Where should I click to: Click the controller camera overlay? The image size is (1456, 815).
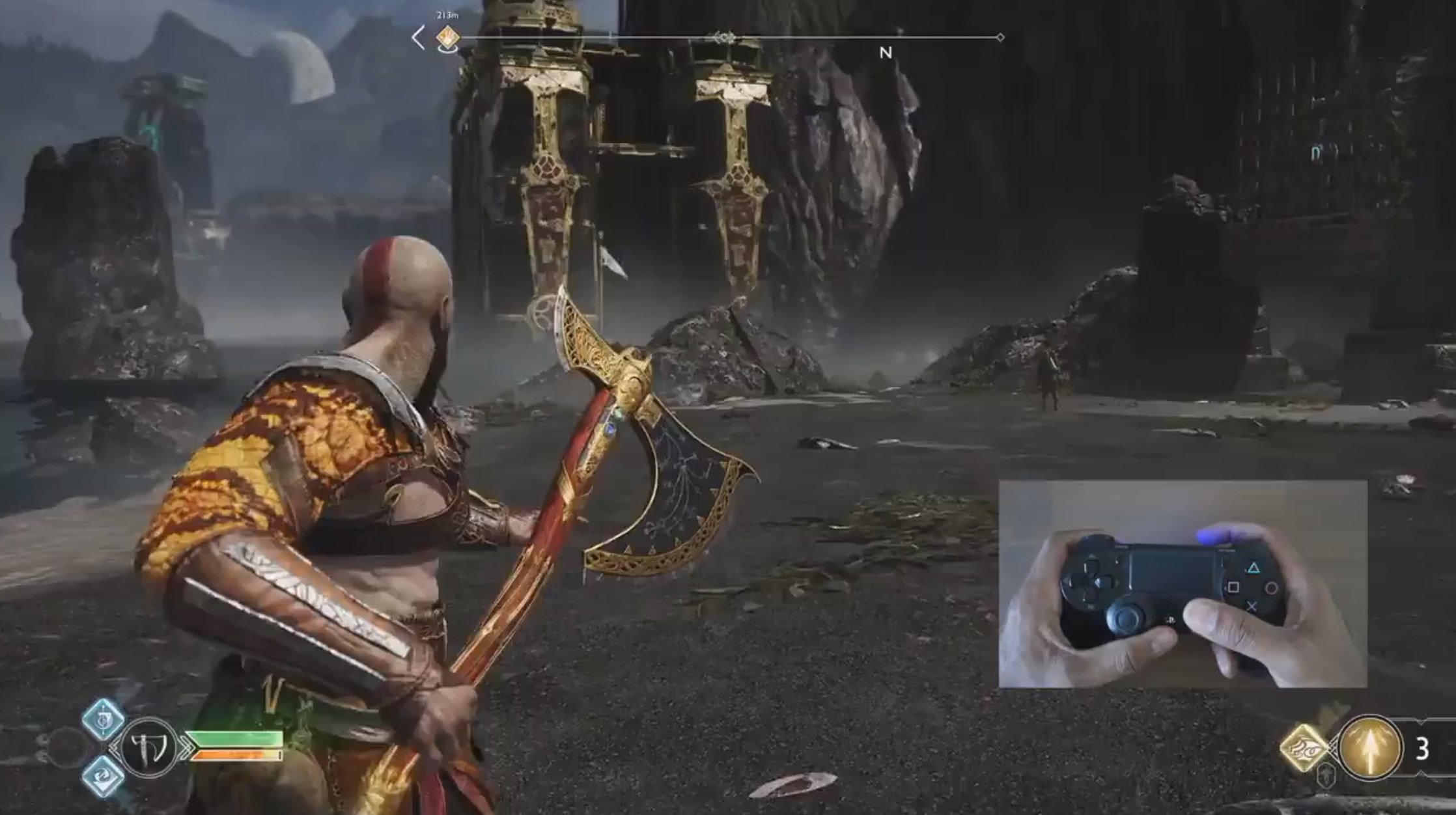(1182, 584)
